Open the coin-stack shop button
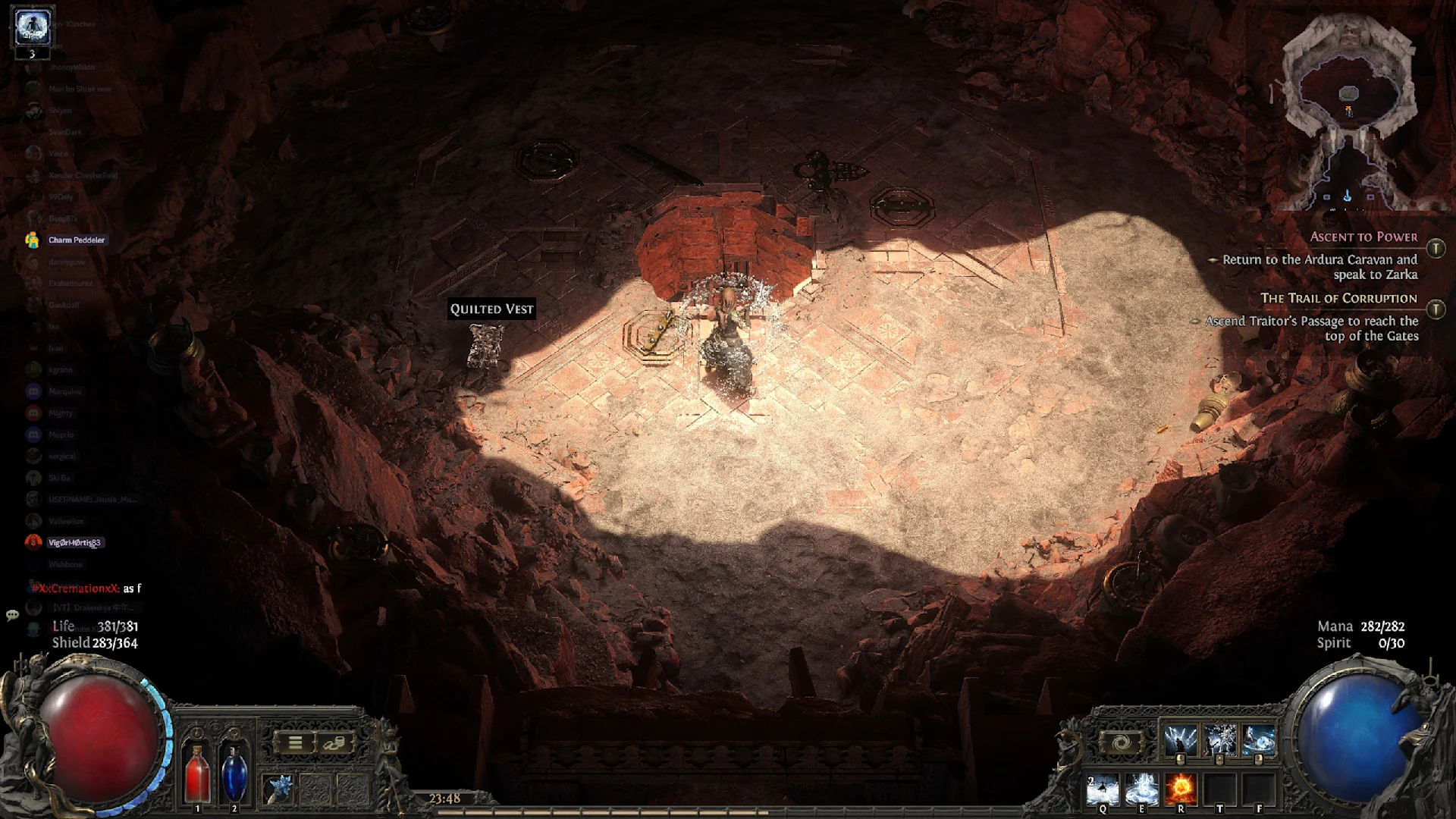The height and width of the screenshot is (819, 1456). point(334,743)
